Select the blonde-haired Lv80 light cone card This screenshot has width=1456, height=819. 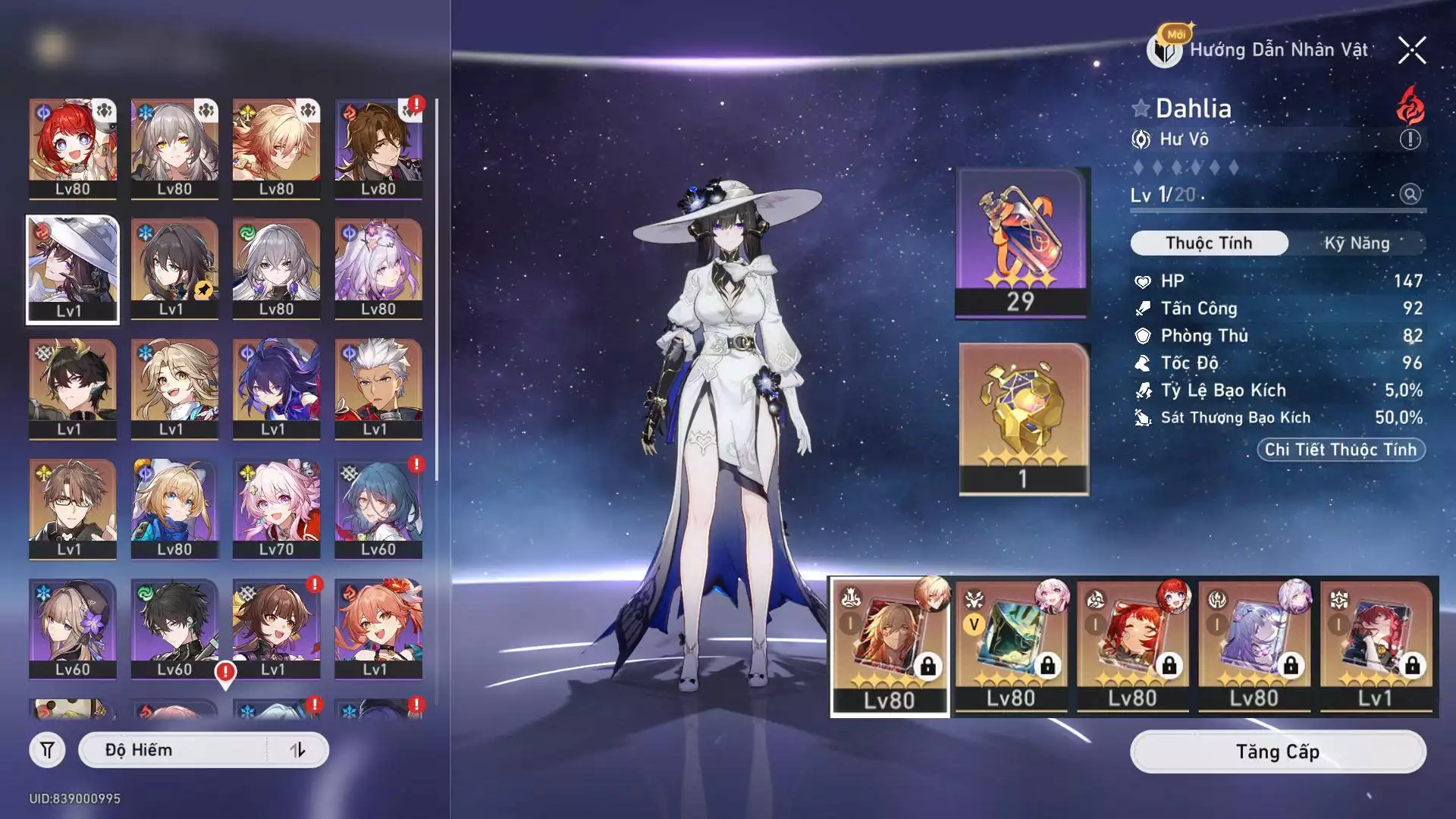click(x=890, y=645)
